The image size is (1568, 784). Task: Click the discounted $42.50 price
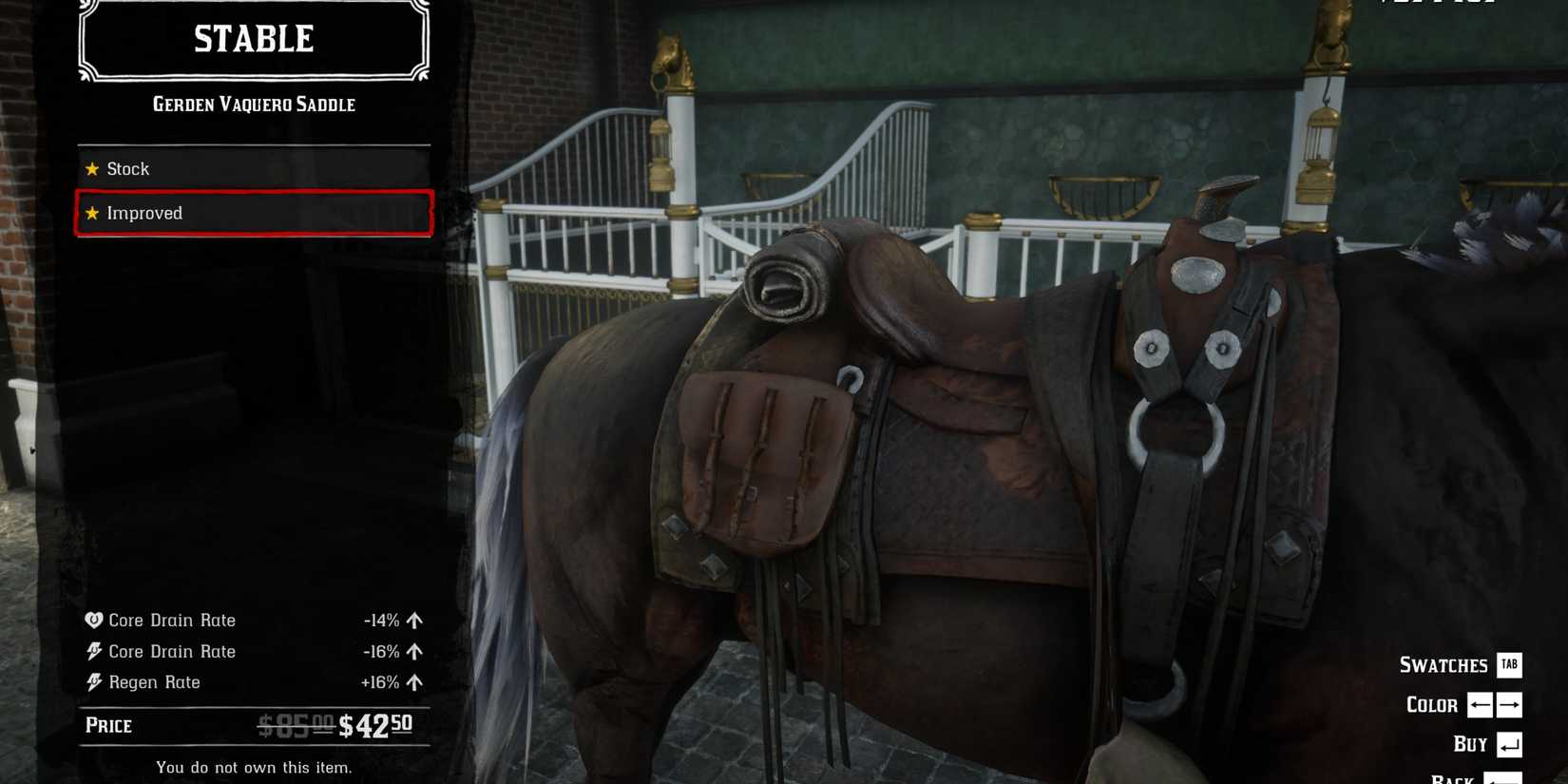(375, 726)
